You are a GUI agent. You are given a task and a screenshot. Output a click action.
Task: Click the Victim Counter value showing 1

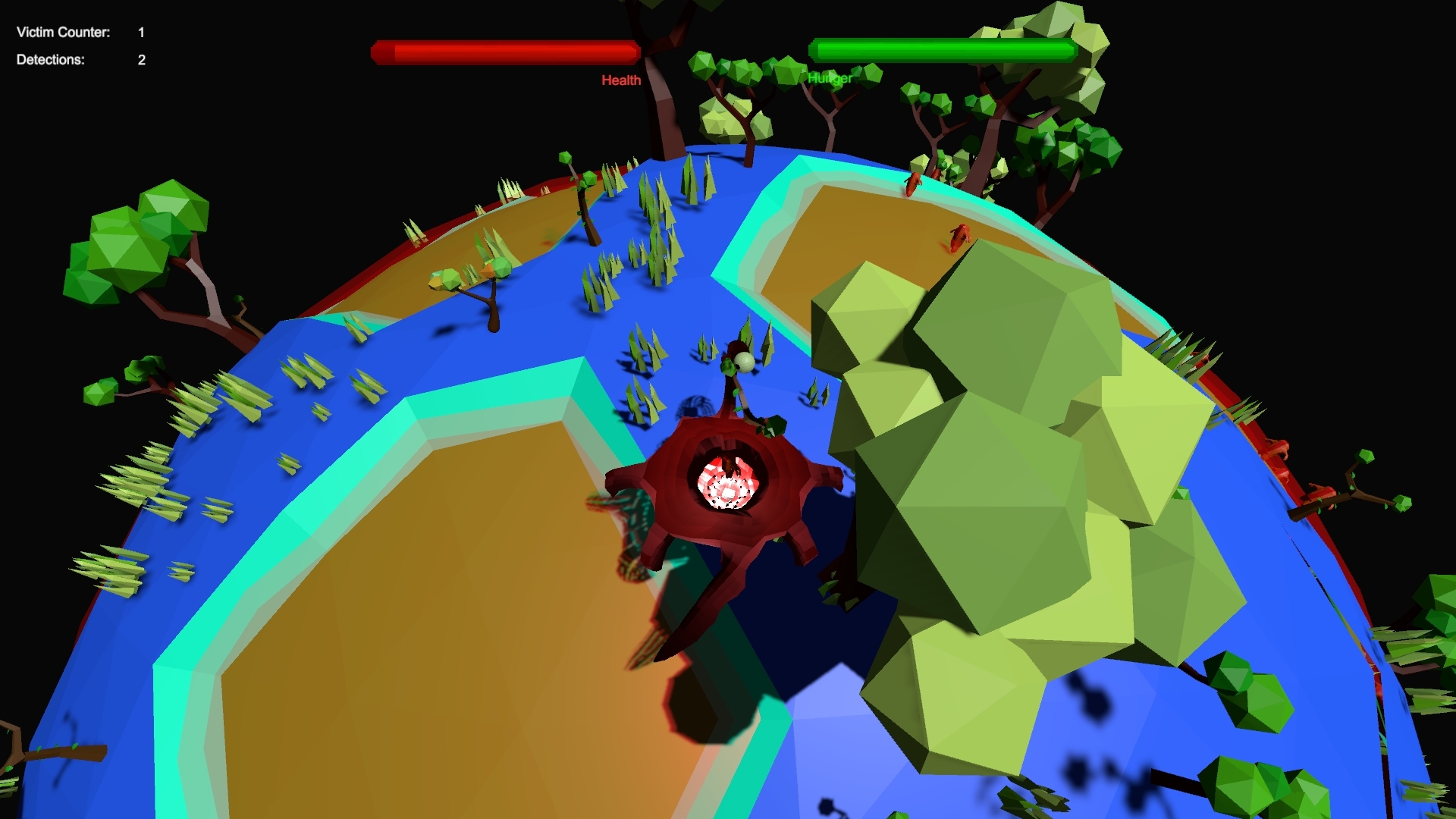coord(140,32)
